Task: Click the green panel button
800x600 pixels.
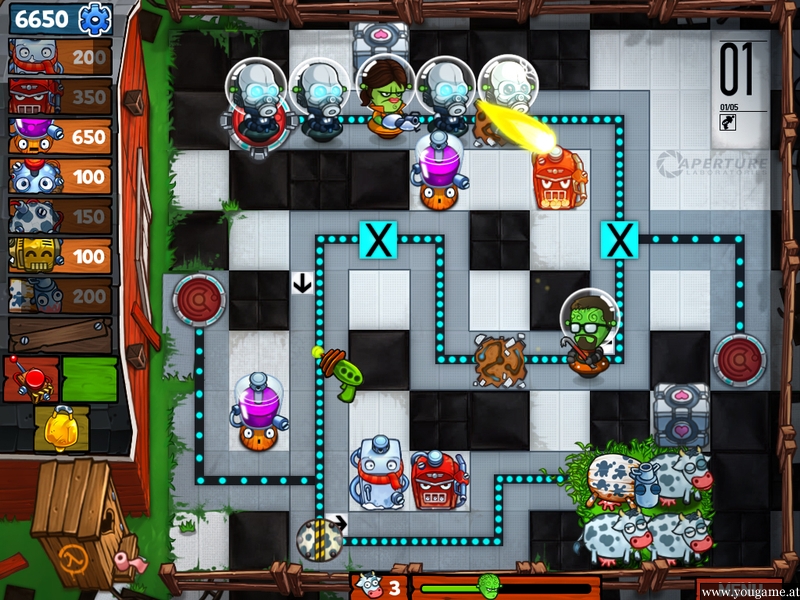Action: (90, 378)
